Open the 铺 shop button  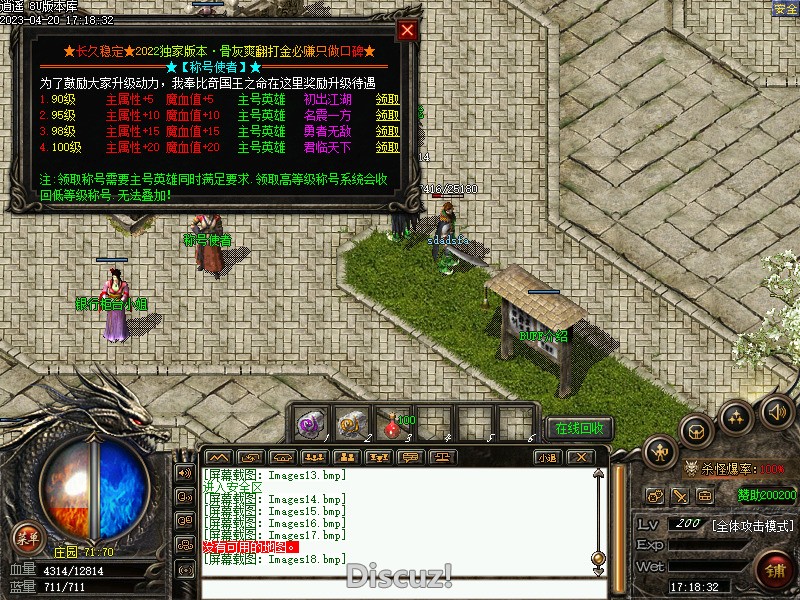[x=773, y=572]
